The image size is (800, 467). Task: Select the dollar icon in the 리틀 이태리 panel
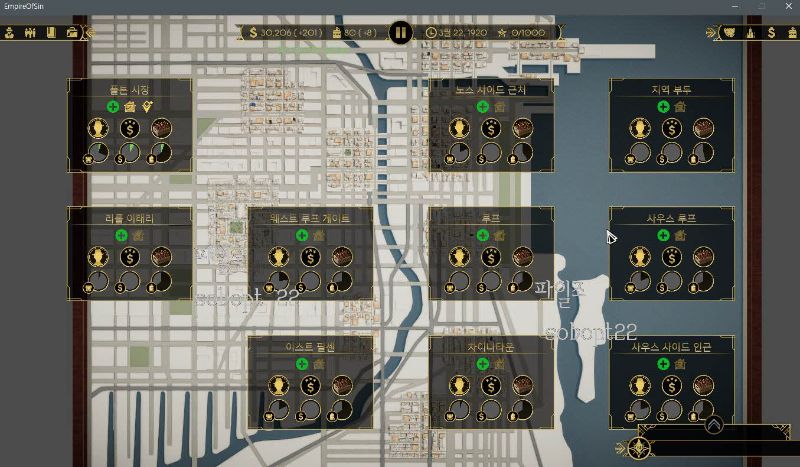pyautogui.click(x=130, y=257)
